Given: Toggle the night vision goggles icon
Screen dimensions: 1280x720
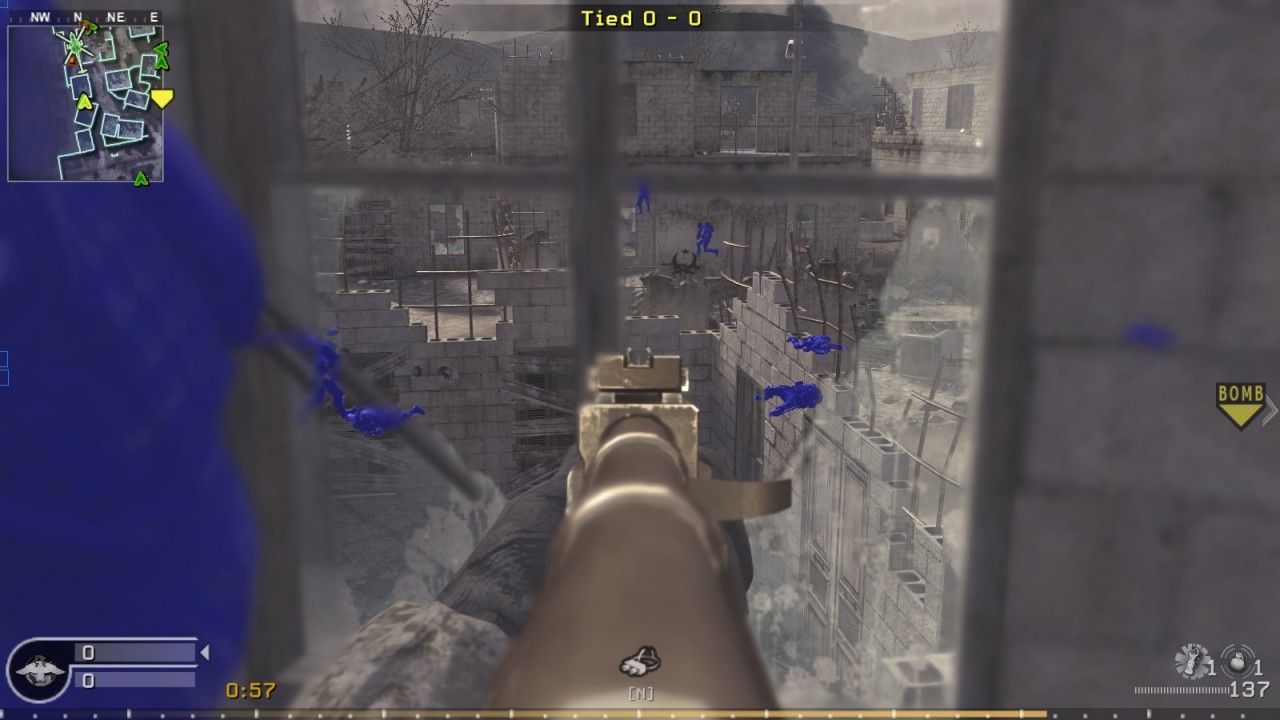Looking at the screenshot, I should coord(639,661).
